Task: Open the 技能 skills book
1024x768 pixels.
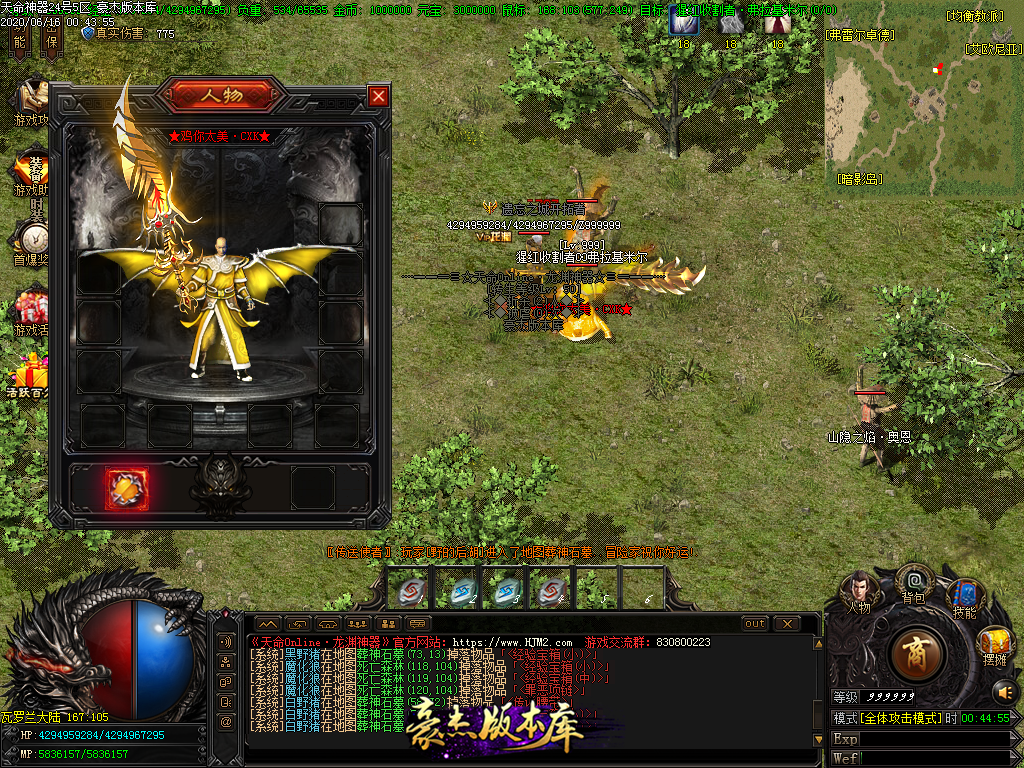Action: coord(964,596)
